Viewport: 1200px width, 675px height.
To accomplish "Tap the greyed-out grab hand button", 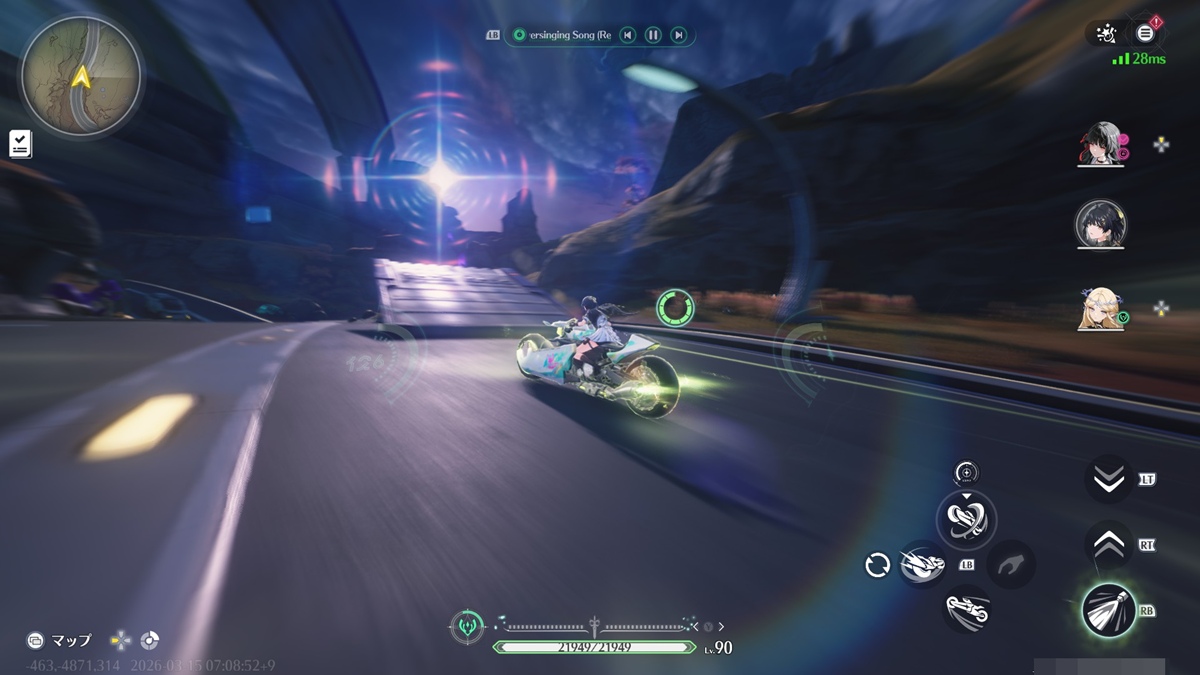I will click(x=1010, y=564).
